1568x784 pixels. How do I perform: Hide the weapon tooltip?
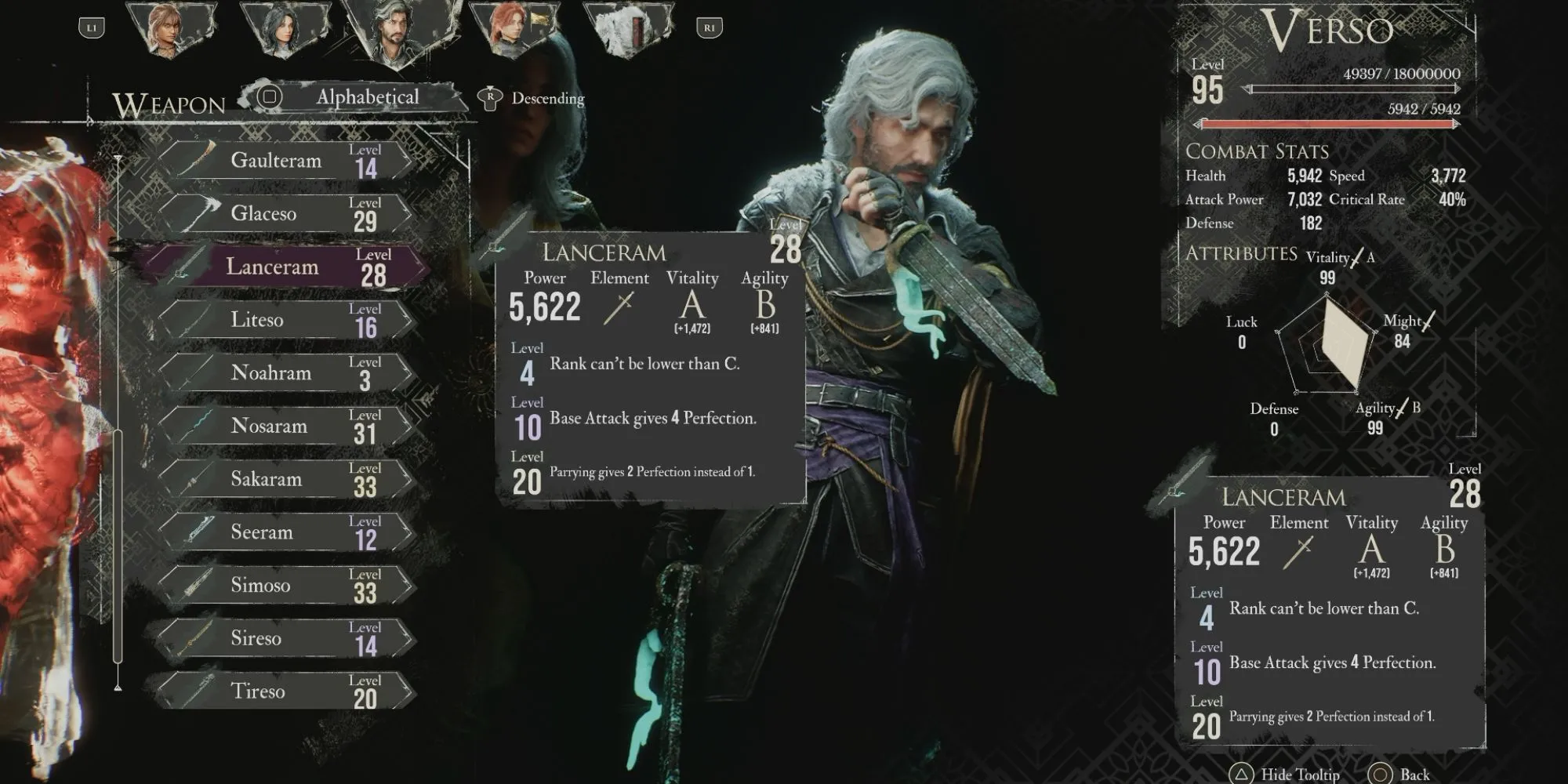[x=1287, y=774]
